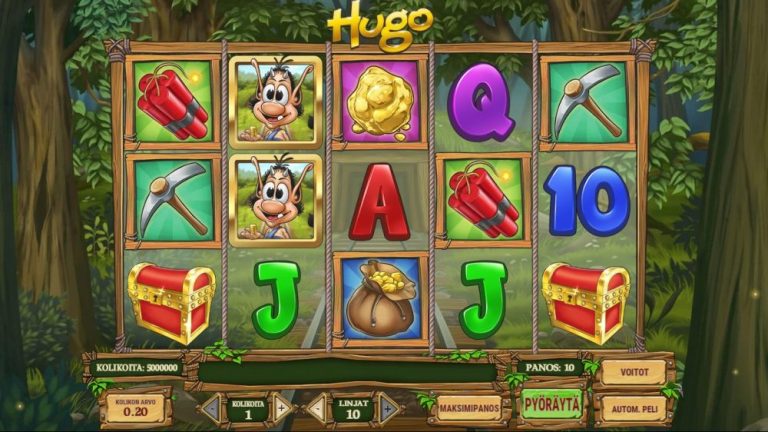Spin the reels with the Pyöräytä button

point(551,405)
